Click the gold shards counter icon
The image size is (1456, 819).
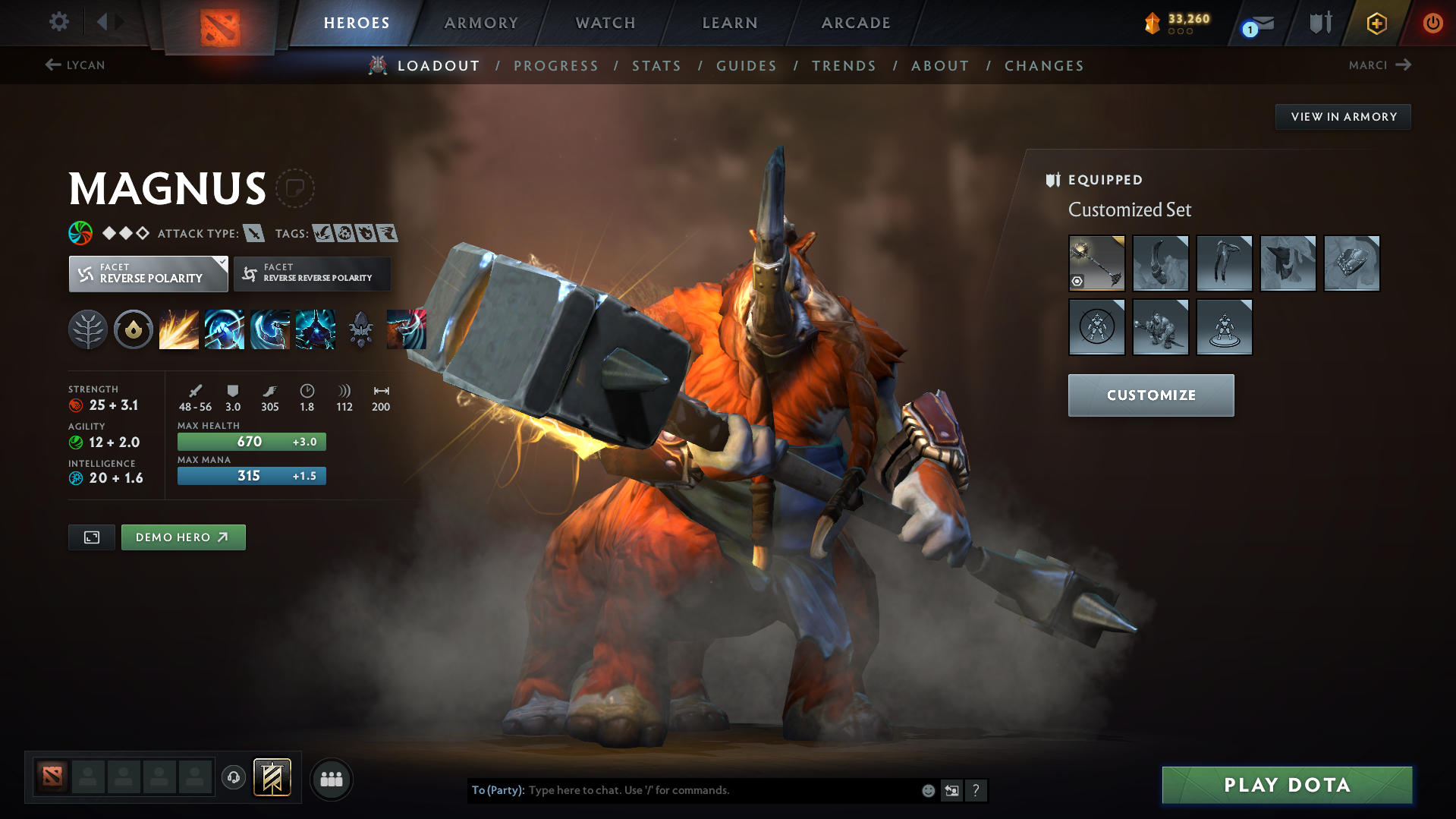[x=1154, y=23]
